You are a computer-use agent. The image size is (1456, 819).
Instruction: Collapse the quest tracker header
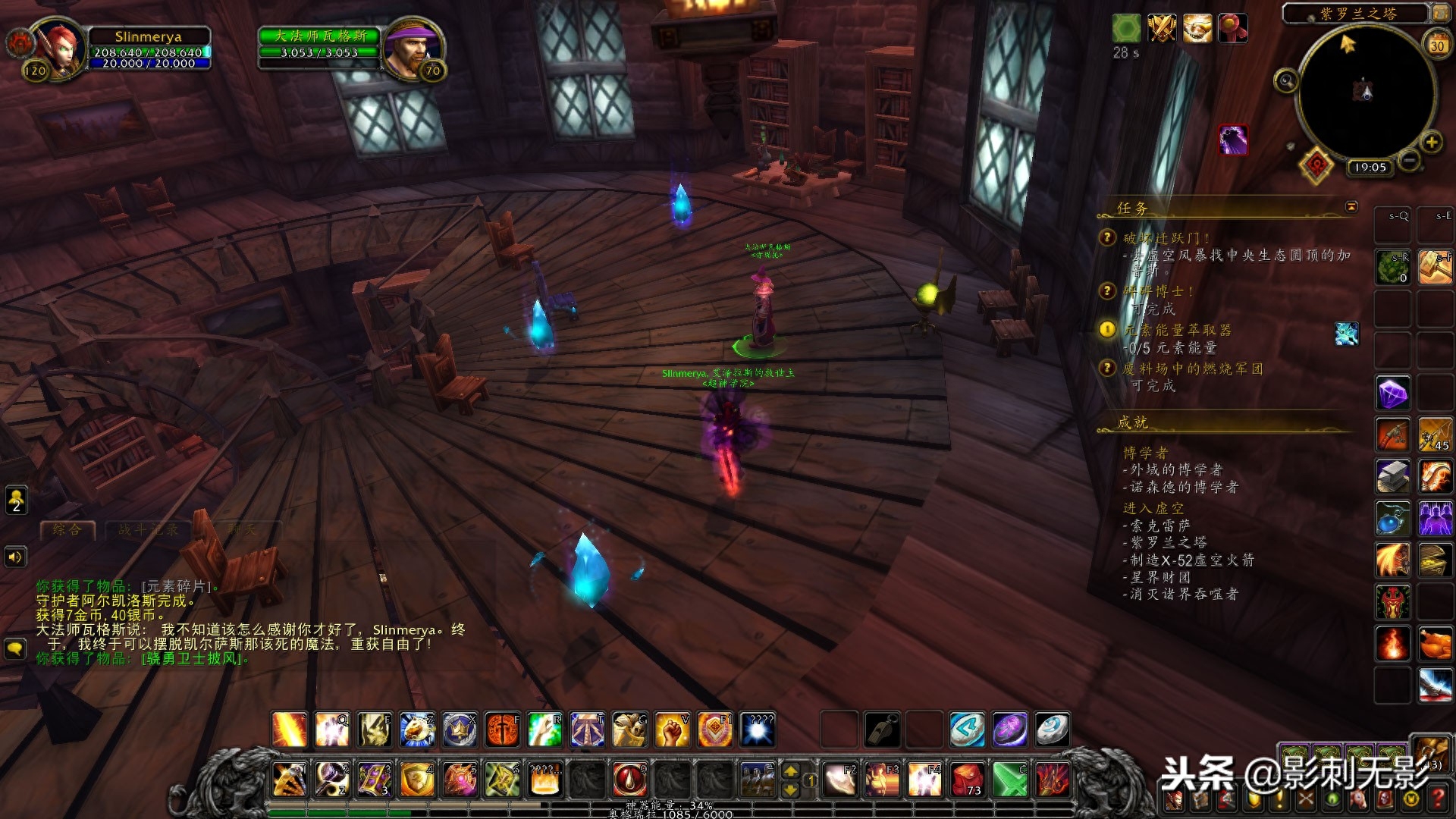pyautogui.click(x=1351, y=207)
